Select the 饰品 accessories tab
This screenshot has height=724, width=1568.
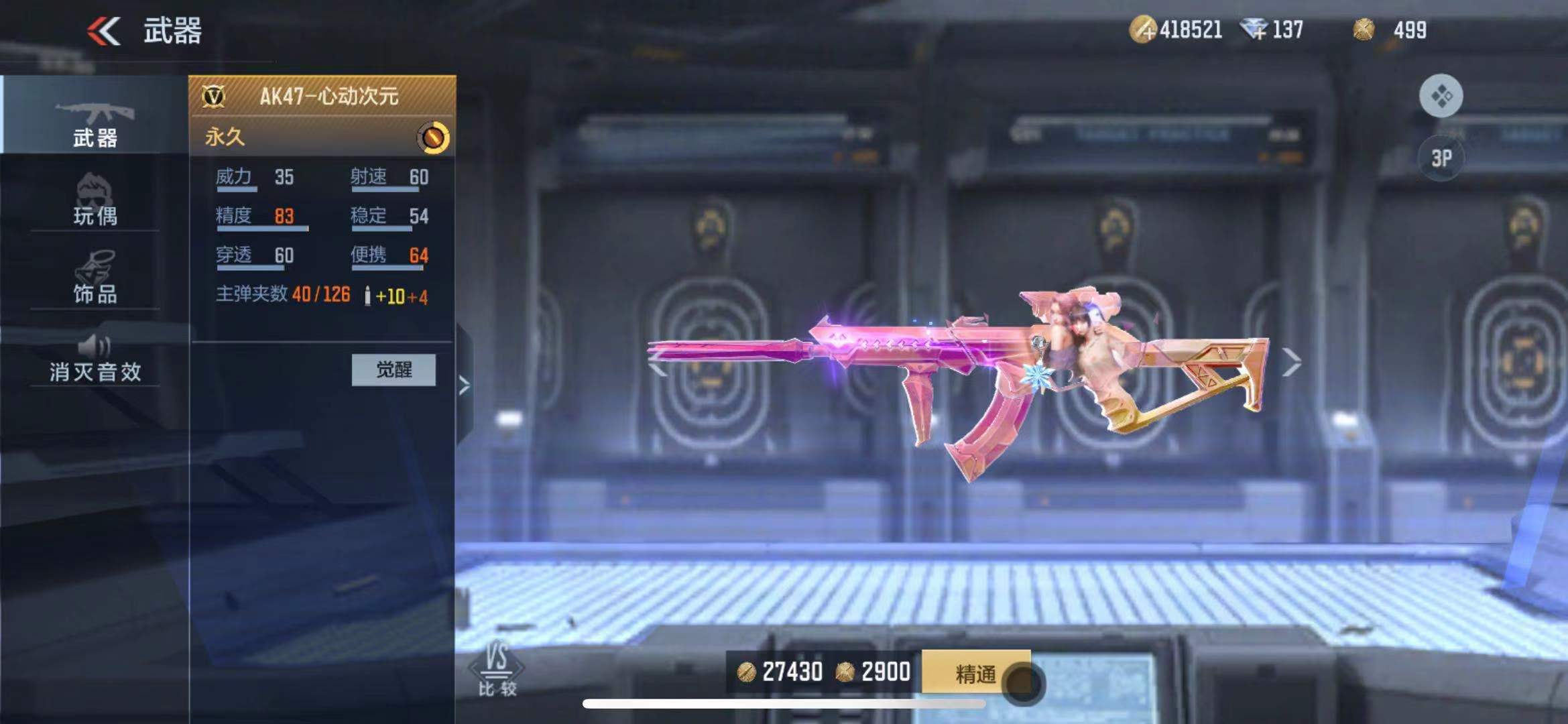click(95, 278)
